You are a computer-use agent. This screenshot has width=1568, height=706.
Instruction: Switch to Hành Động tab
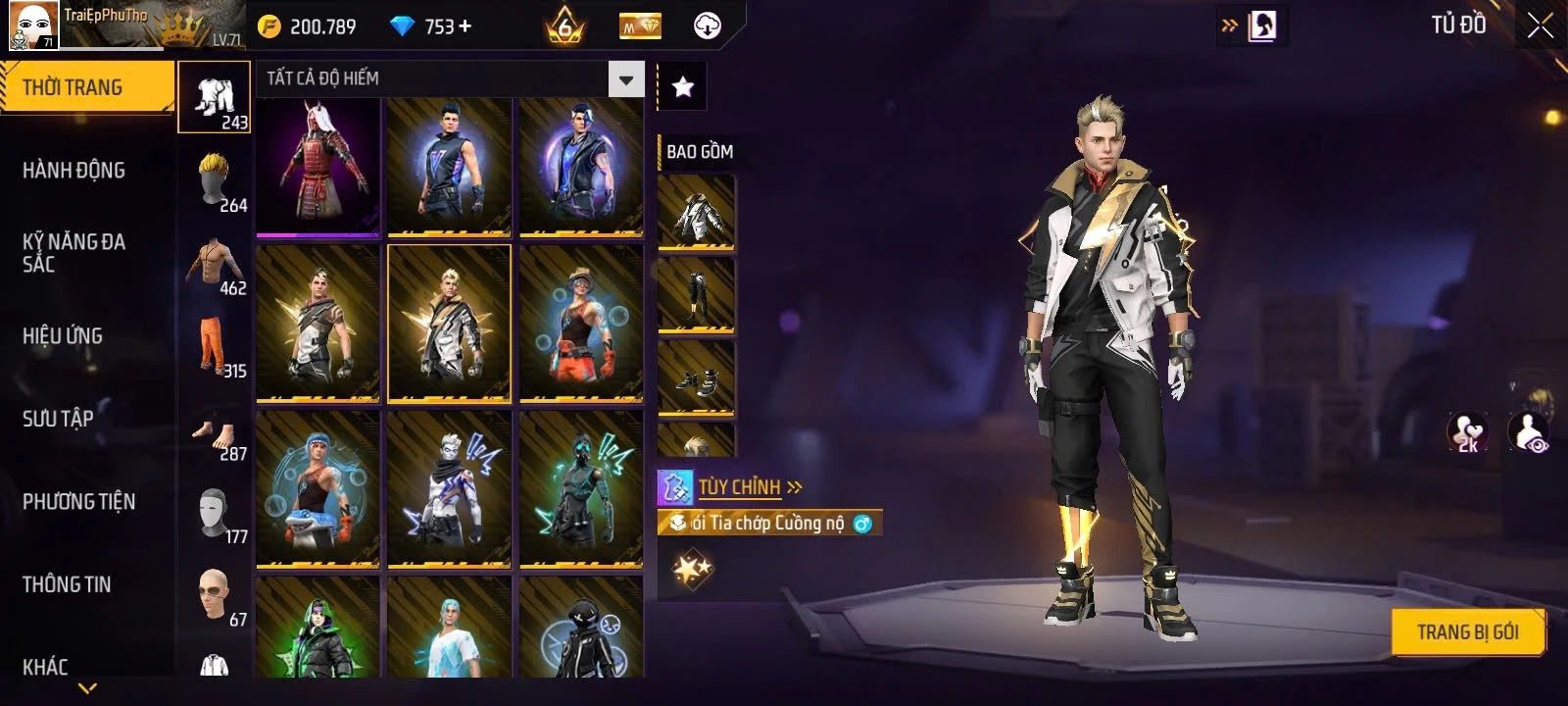click(74, 171)
